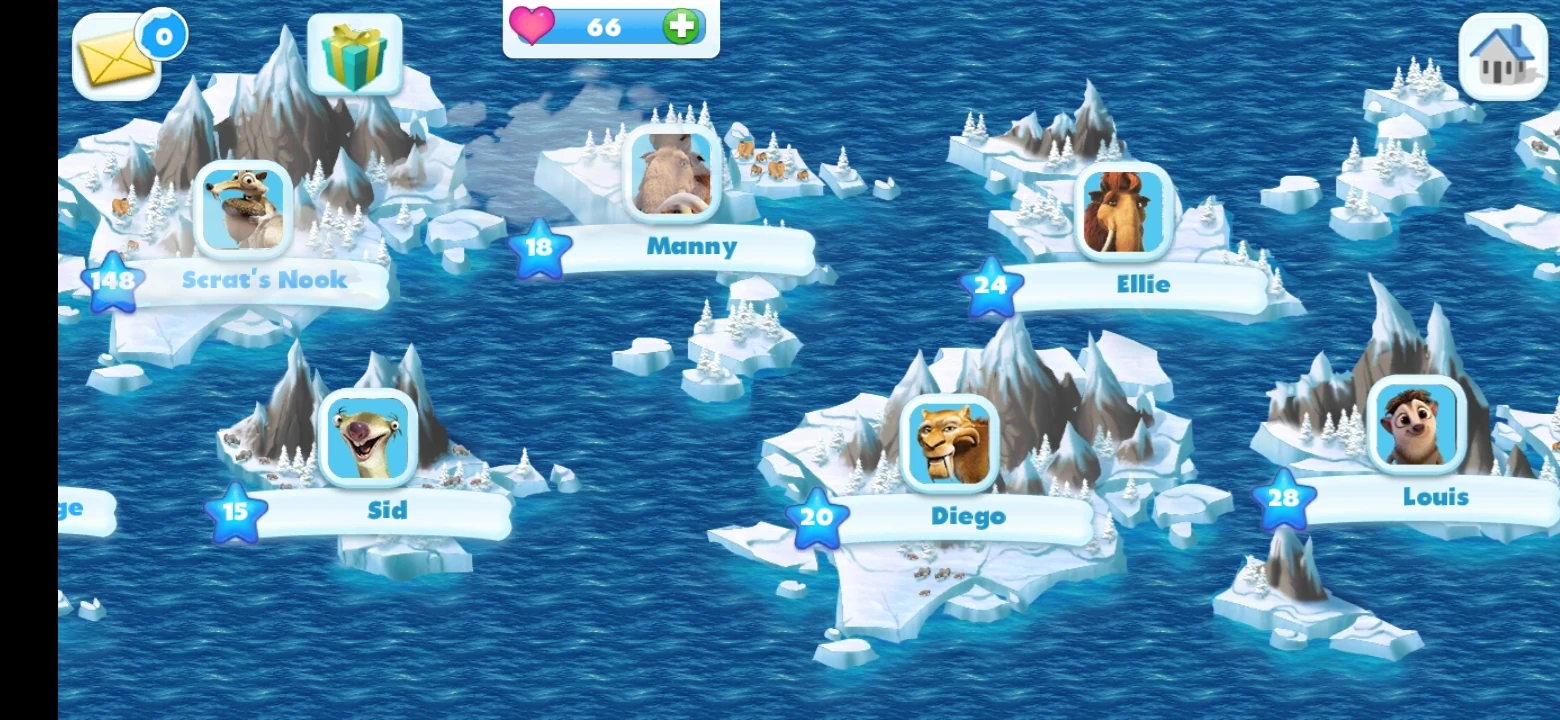Open the gift box rewards
The image size is (1560, 720).
(x=357, y=55)
